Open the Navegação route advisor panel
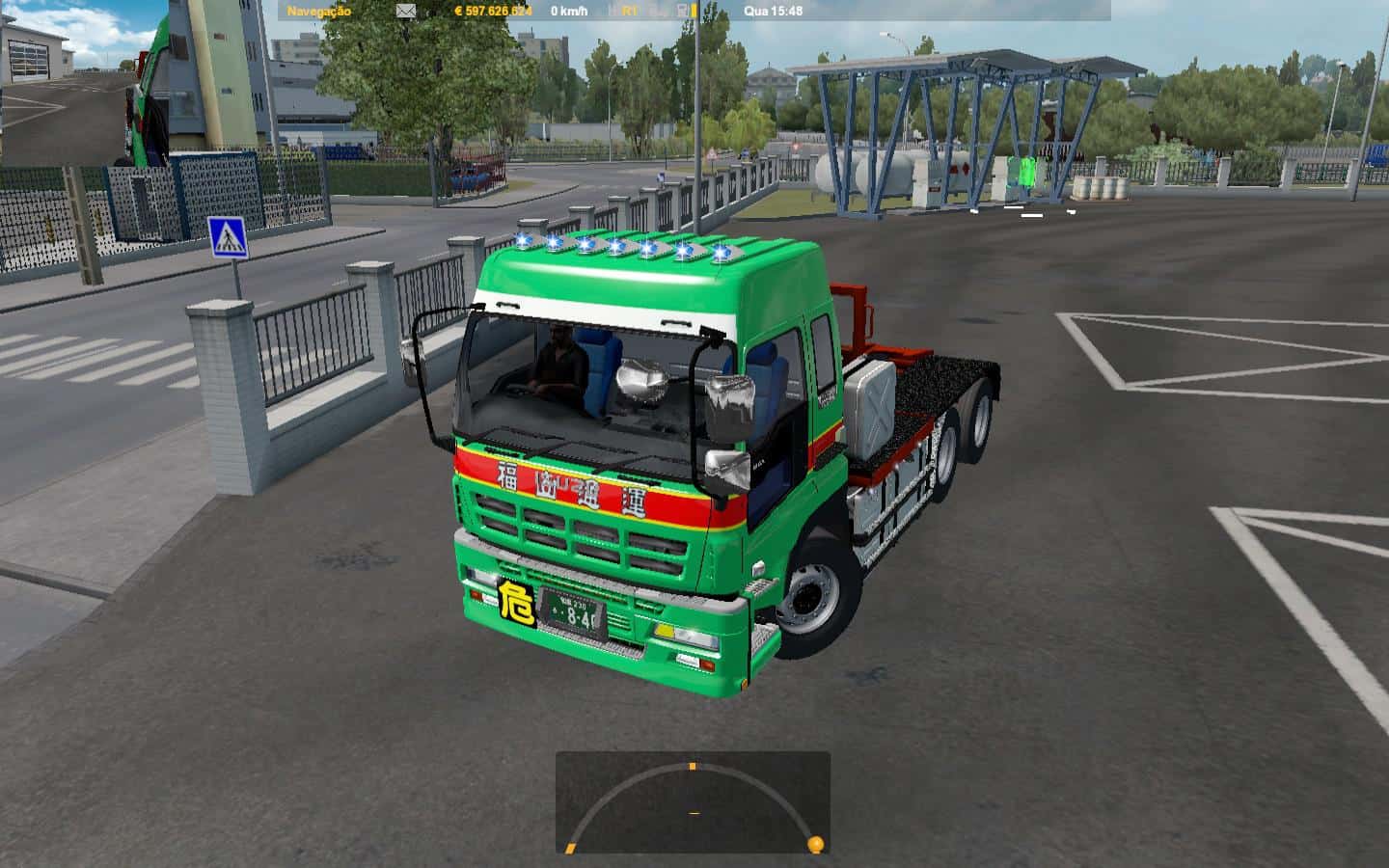The image size is (1389, 868). point(319,11)
